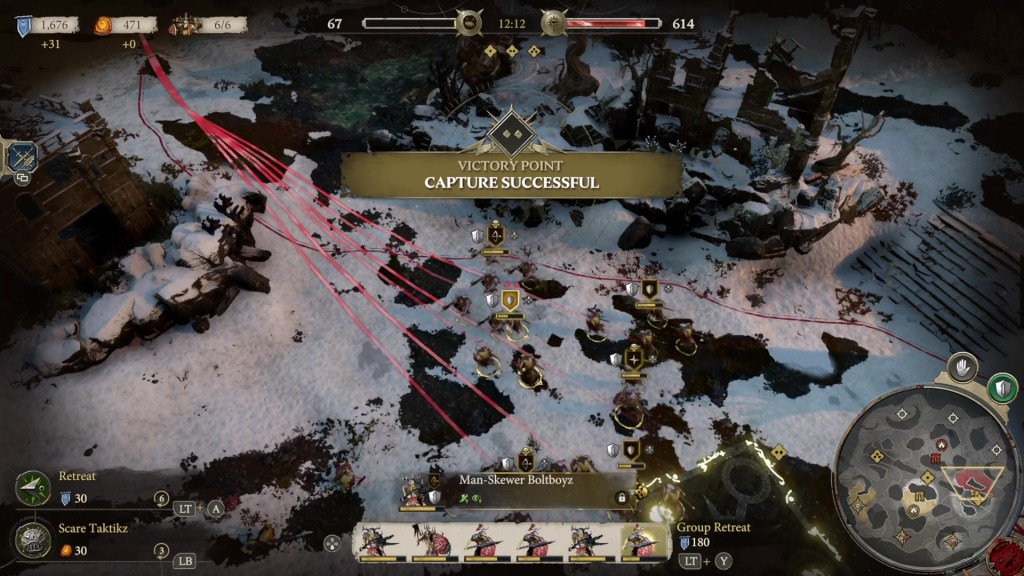This screenshot has width=1024, height=576.
Task: Select the highlighted last unit card
Action: click(644, 543)
